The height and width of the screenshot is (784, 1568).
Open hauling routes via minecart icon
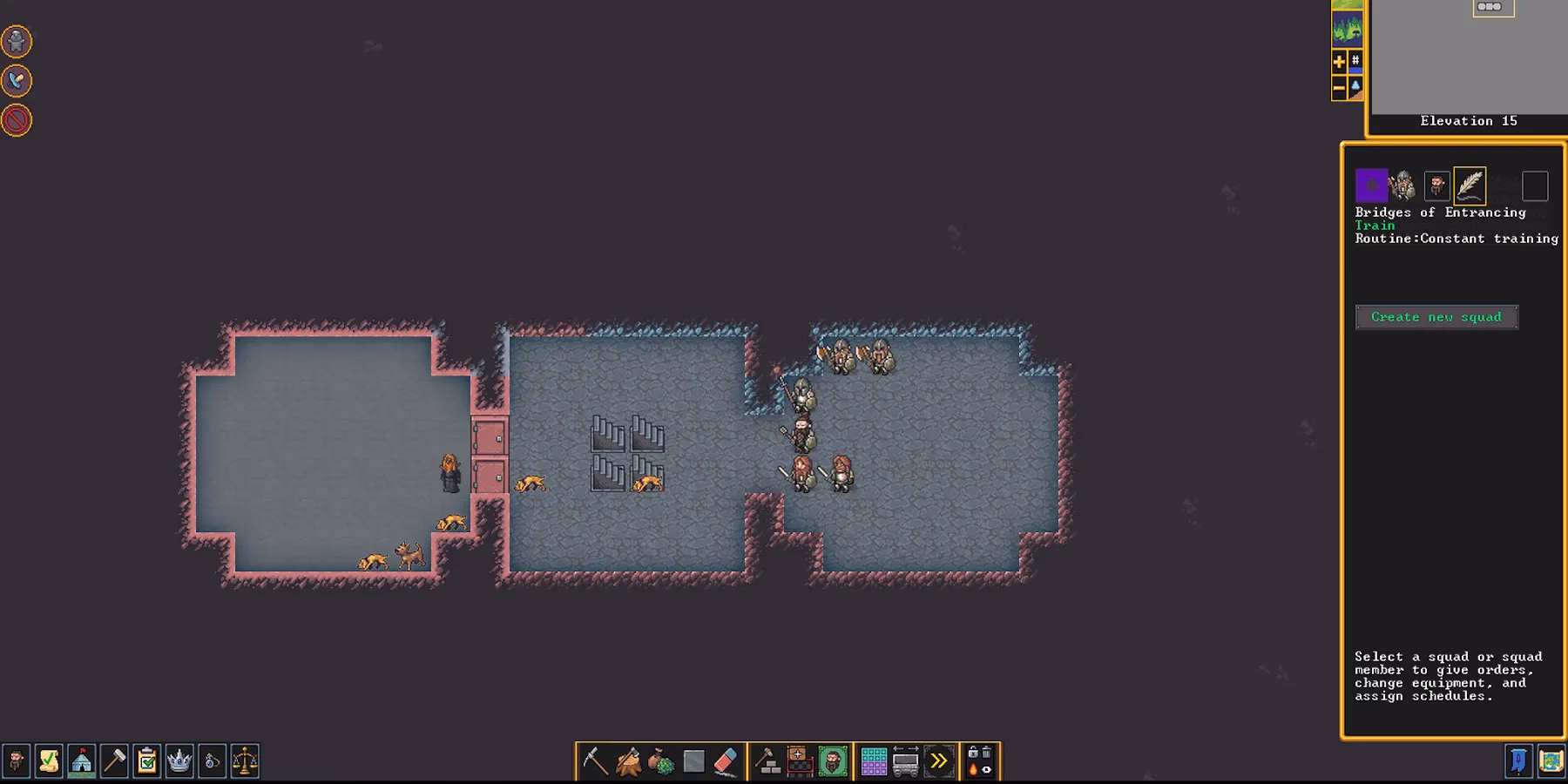(x=905, y=760)
